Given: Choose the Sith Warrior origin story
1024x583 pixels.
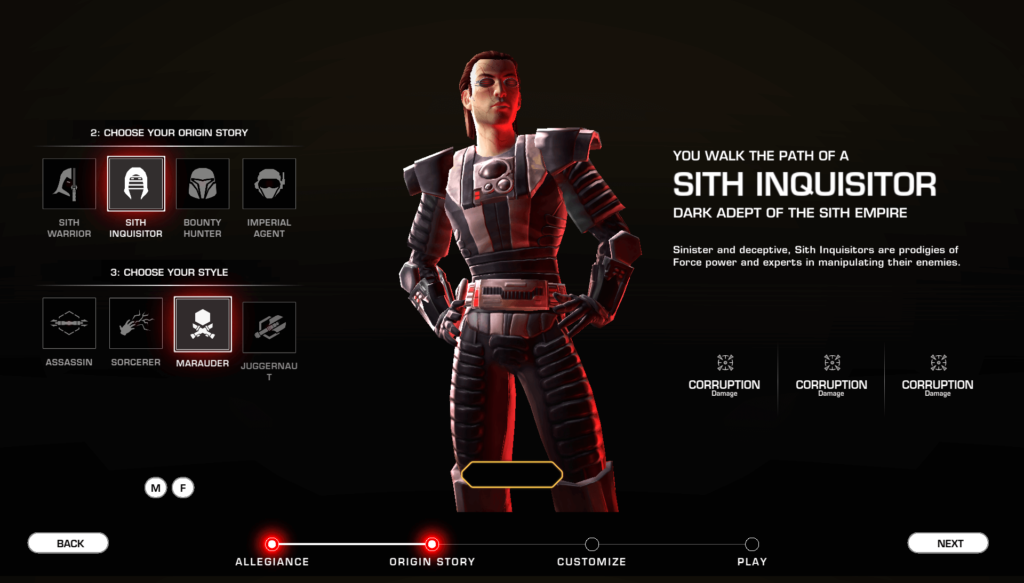Looking at the screenshot, I should click(69, 185).
